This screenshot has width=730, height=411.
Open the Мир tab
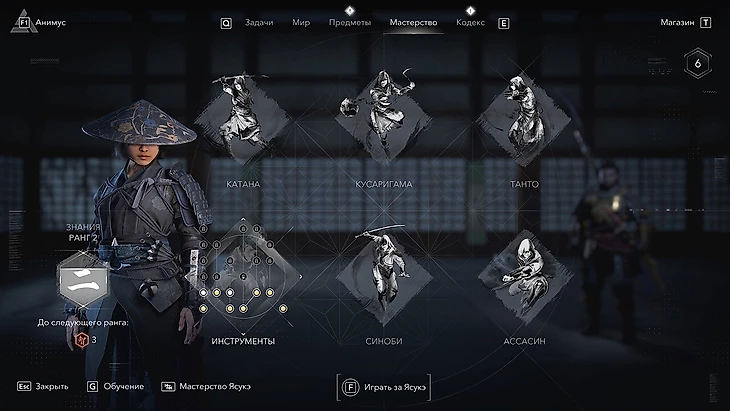(x=301, y=22)
